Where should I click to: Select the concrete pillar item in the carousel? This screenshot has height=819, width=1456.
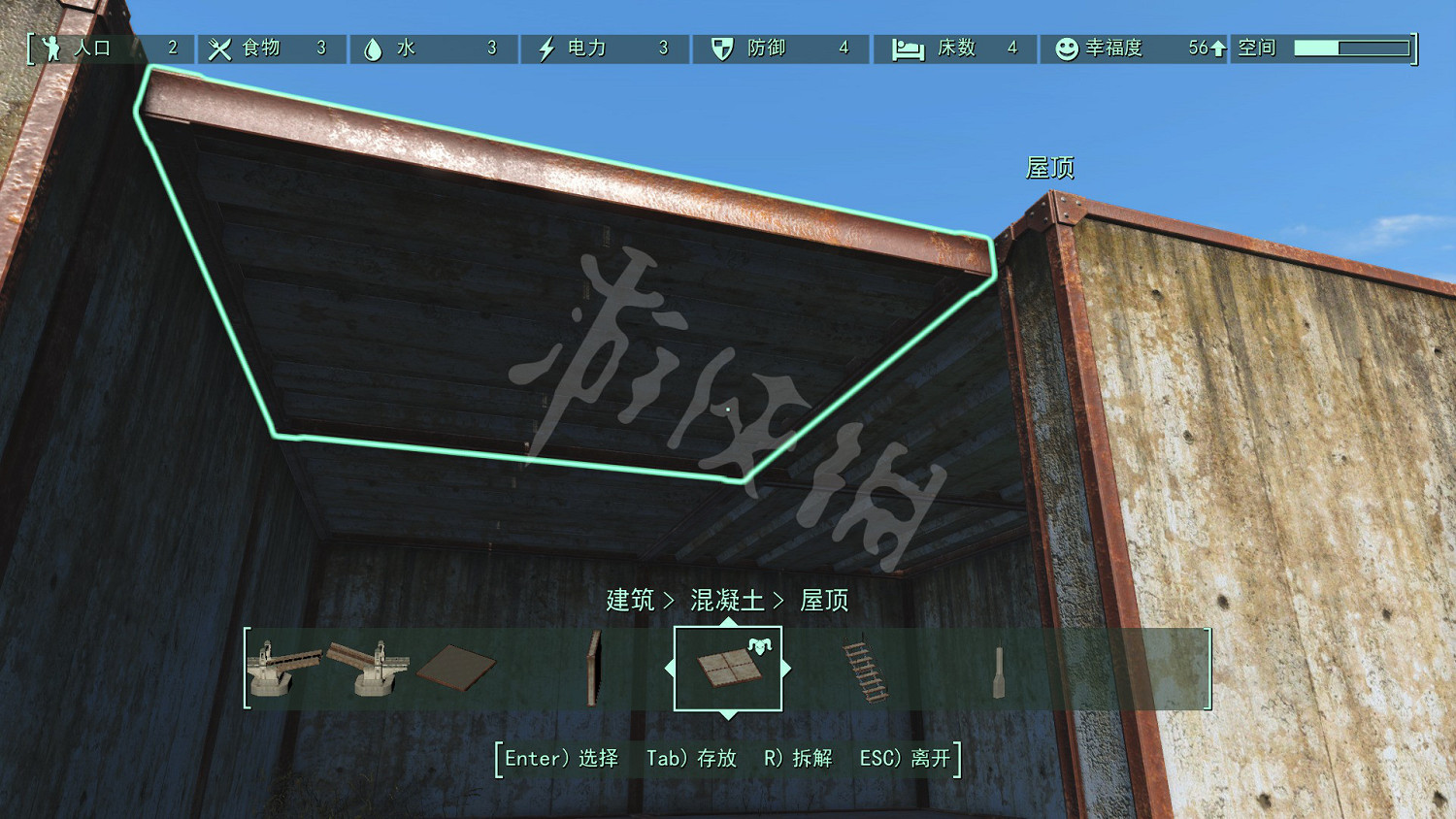click(1000, 670)
